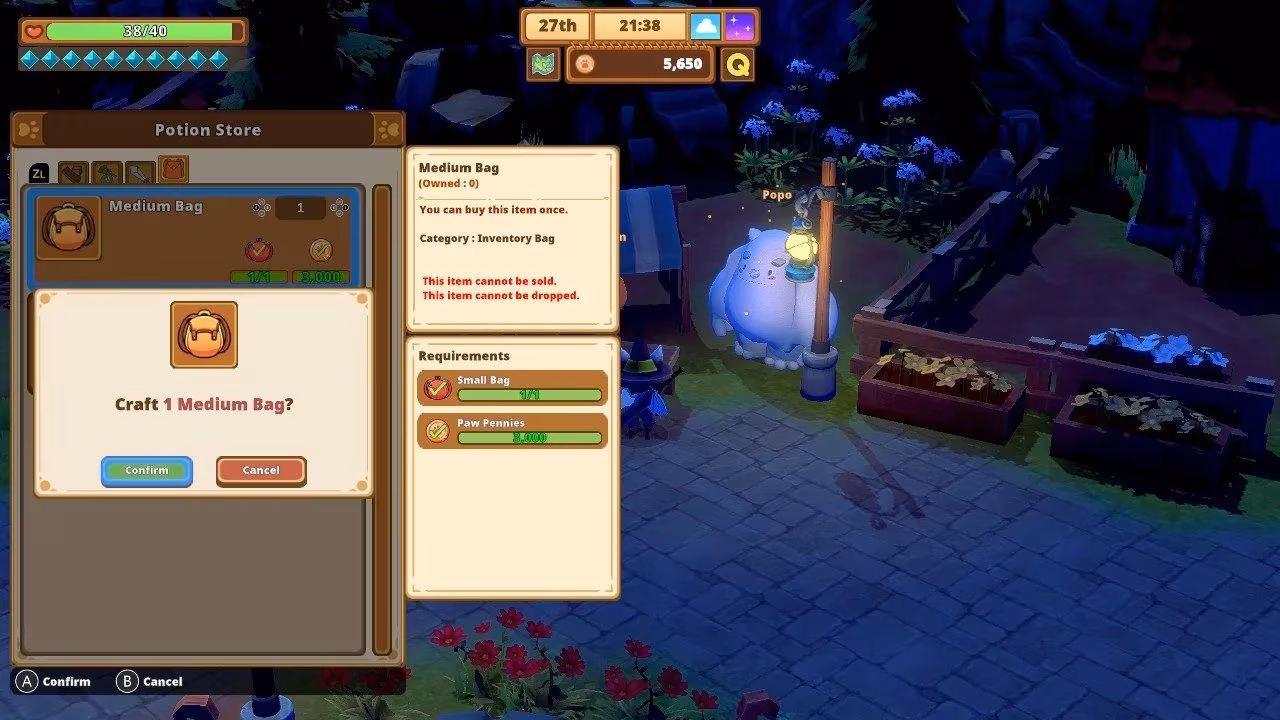Screen dimensions: 1280x720
Task: Switch to the backpack category tab
Action: point(173,170)
